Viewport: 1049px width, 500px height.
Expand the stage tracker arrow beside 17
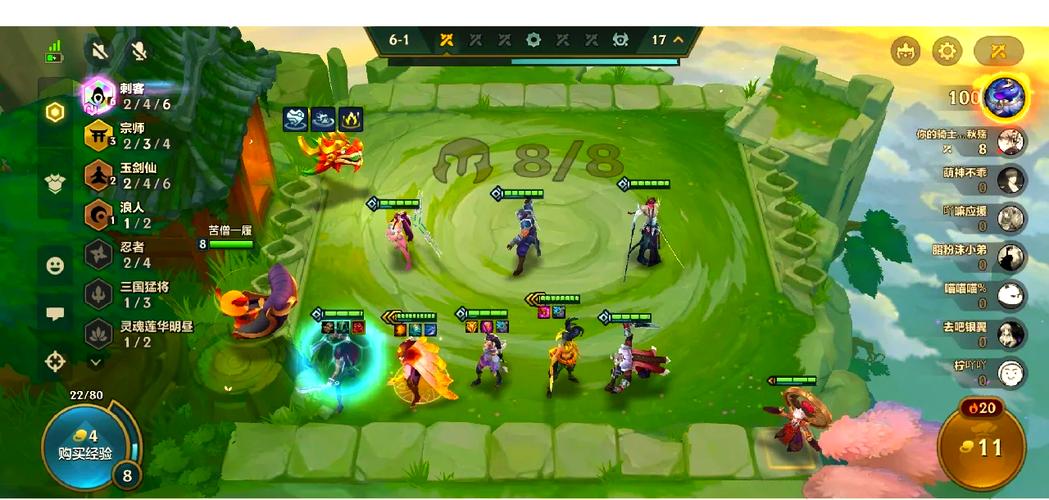pyautogui.click(x=679, y=40)
